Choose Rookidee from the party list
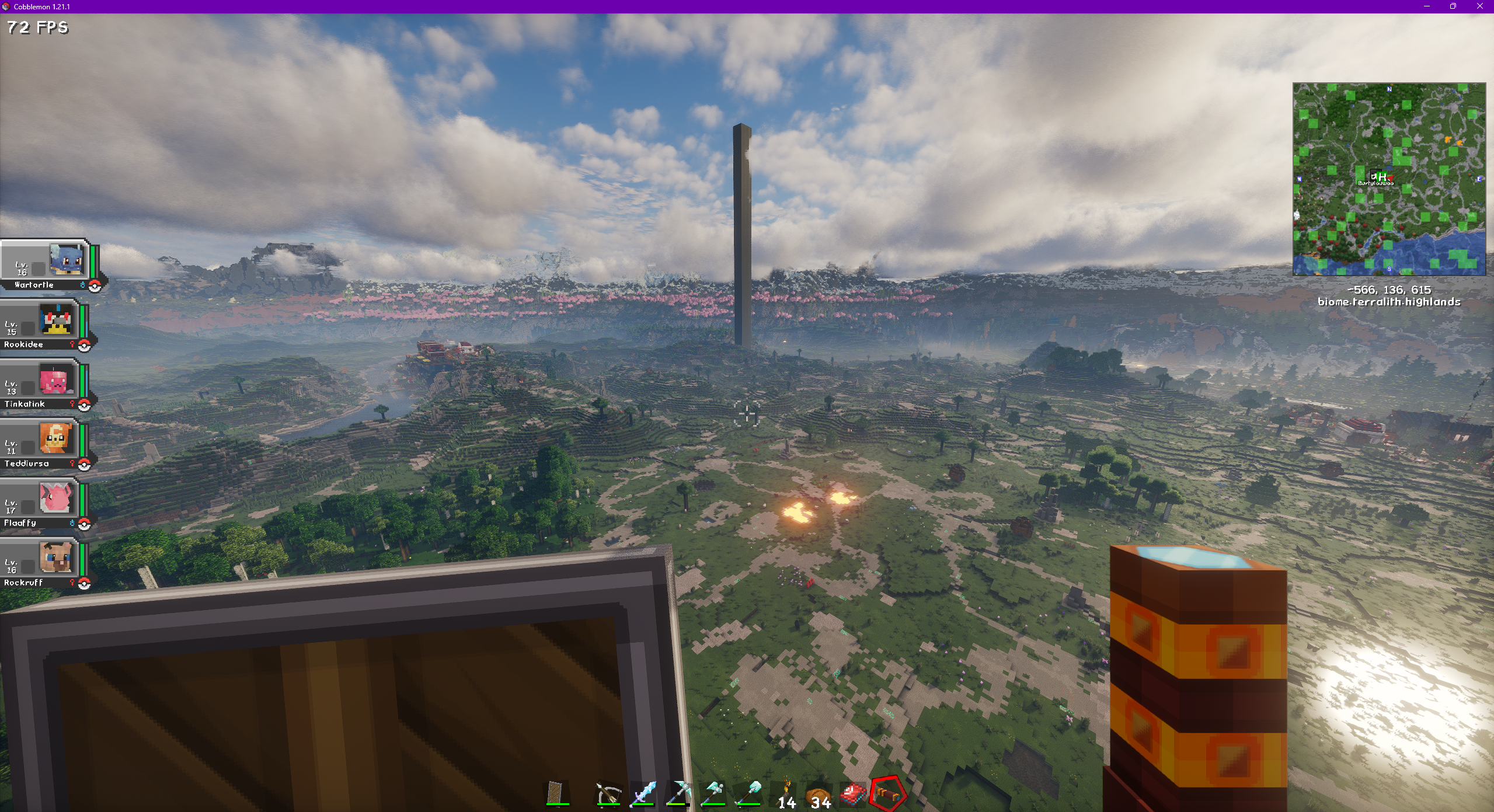 pos(42,325)
